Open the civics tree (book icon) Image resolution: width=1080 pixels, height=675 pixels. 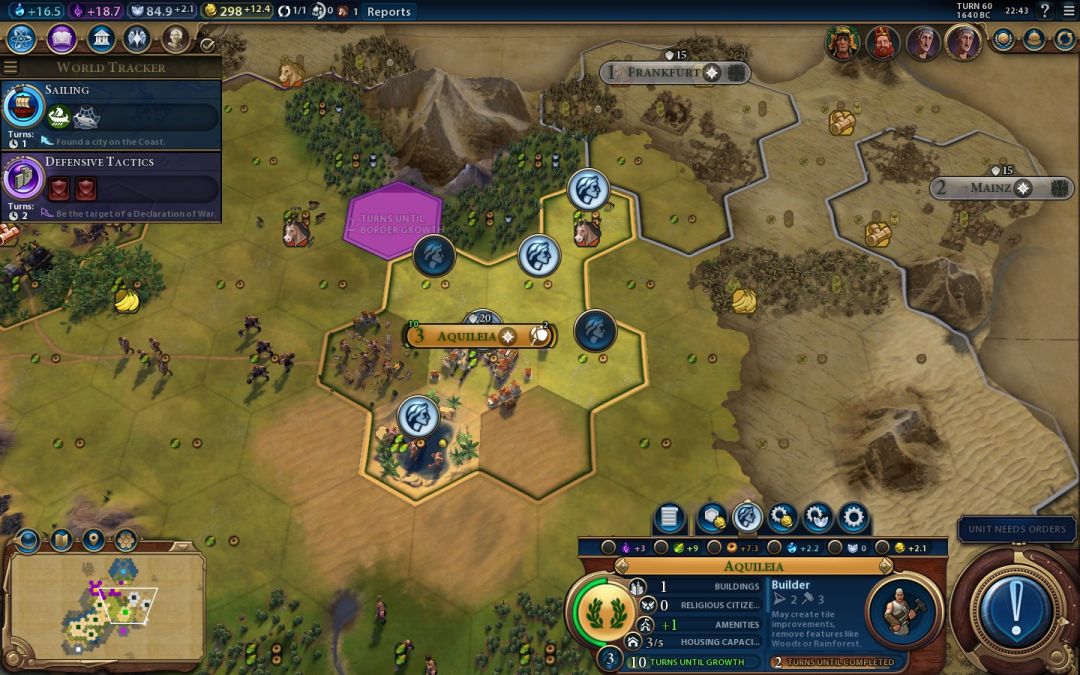coord(61,39)
